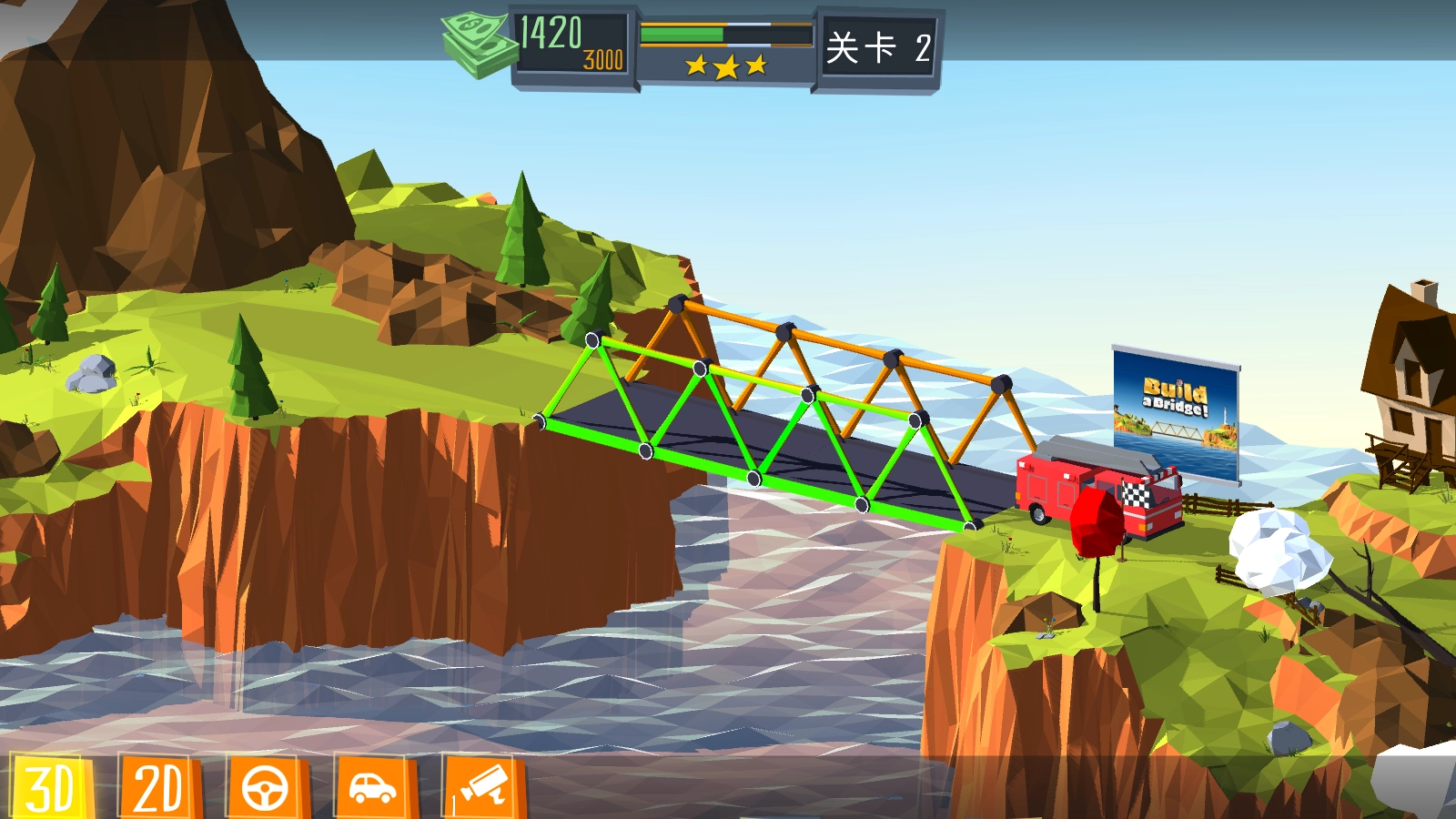This screenshot has width=1456, height=819.
Task: Activate the security camera button
Action: [483, 786]
